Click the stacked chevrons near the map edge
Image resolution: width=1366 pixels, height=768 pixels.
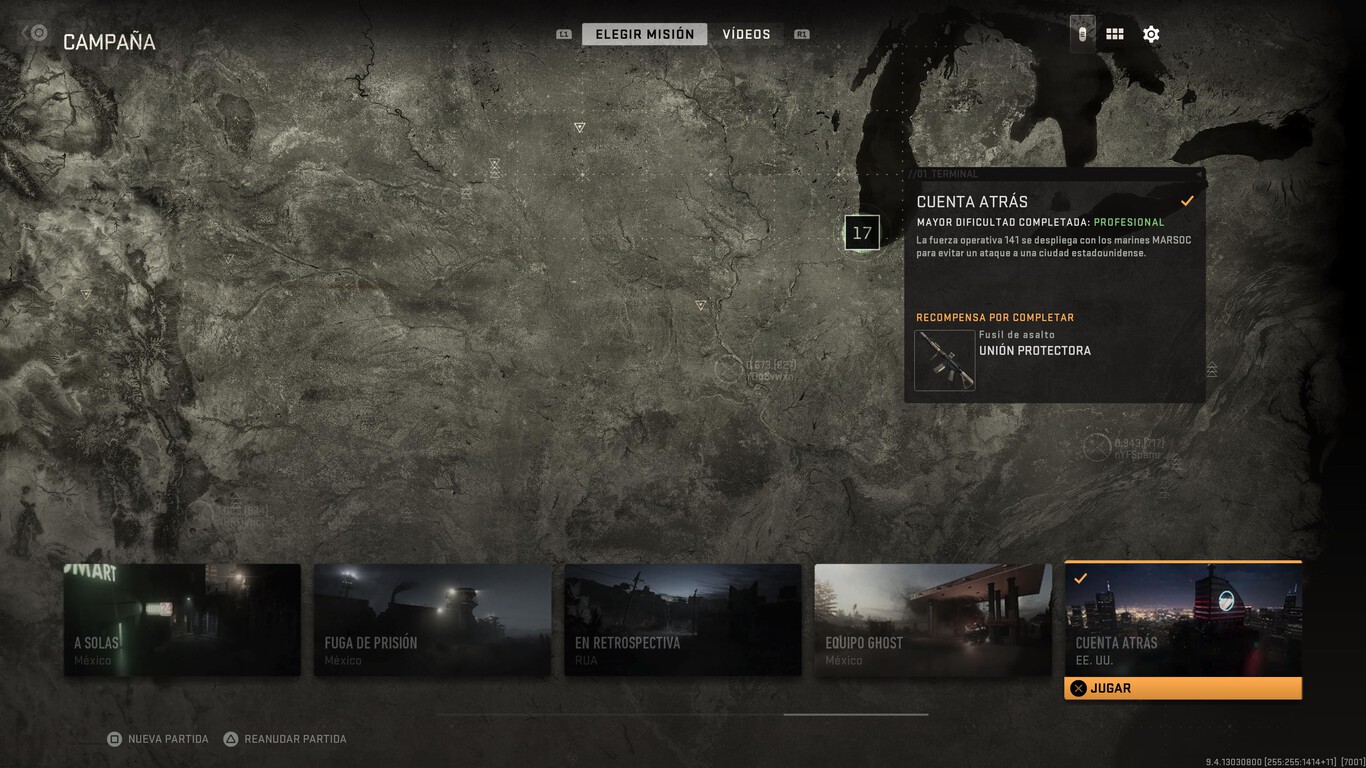point(1211,370)
